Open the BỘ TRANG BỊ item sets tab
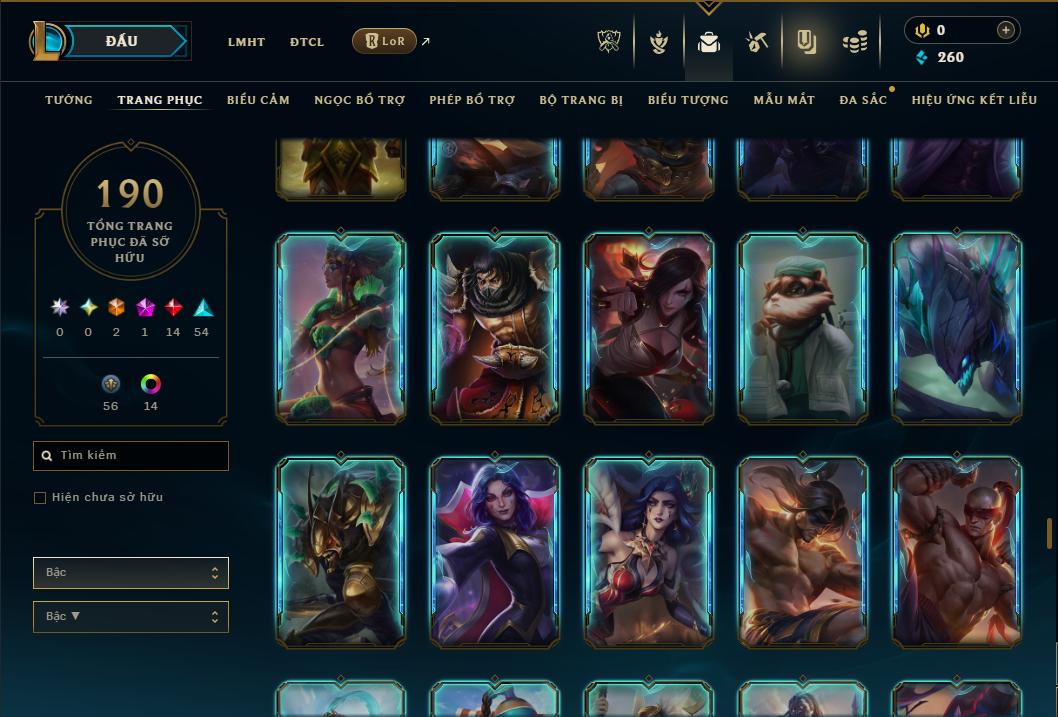This screenshot has width=1058, height=717. [x=581, y=100]
